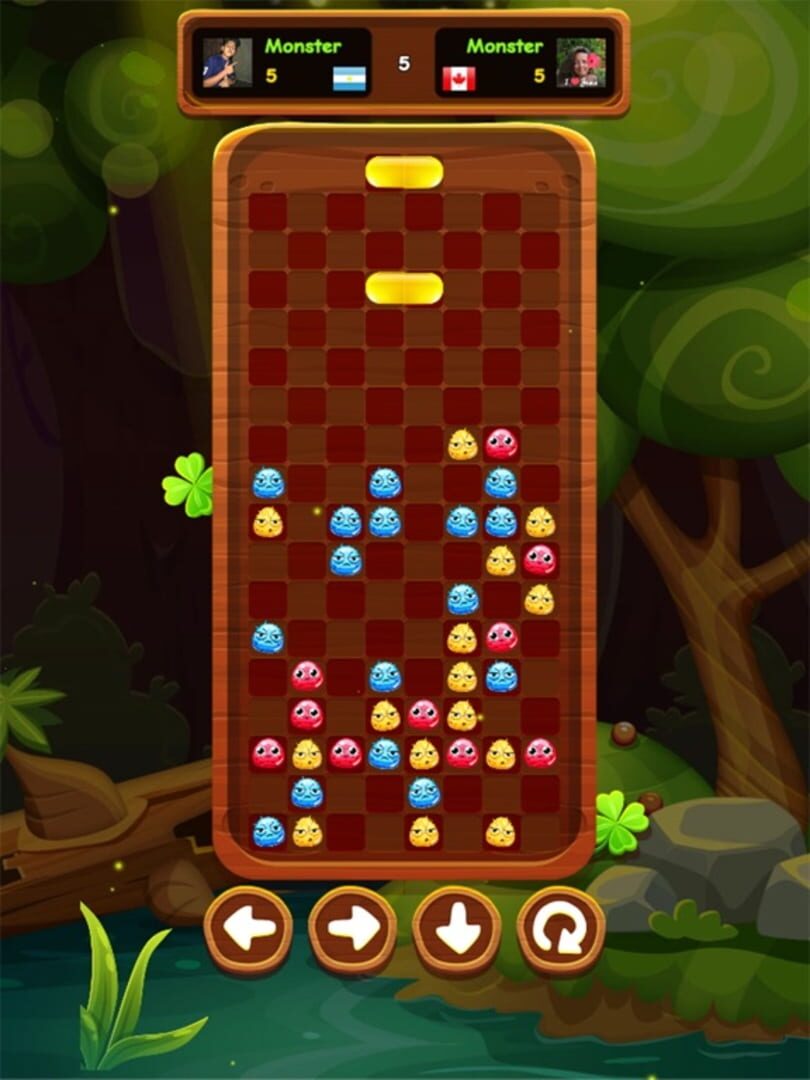Select the right player's avatar photo
This screenshot has width=810, height=1080.
[x=581, y=63]
